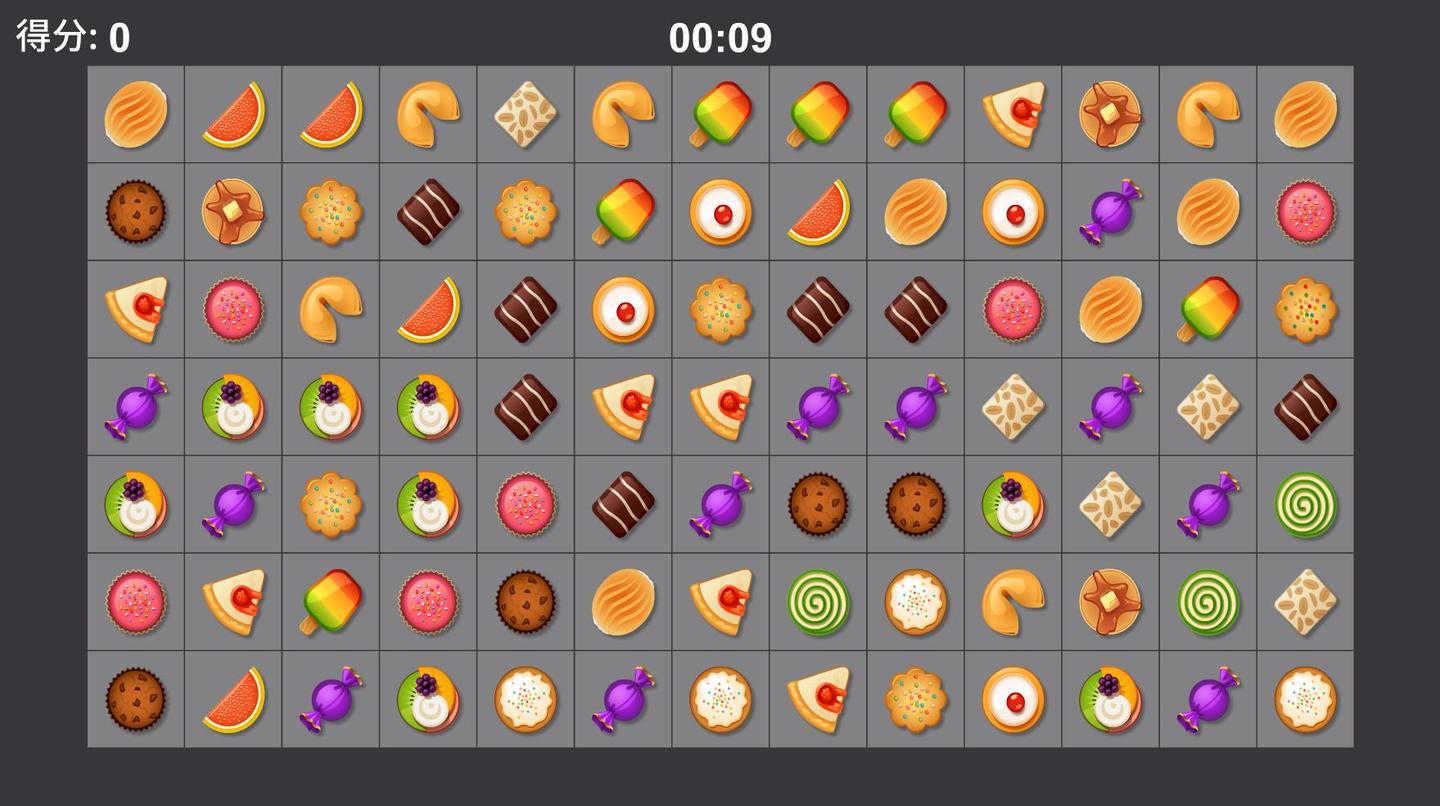The height and width of the screenshot is (806, 1440).
Task: Choose the cherry donut between popsicle and grapefruit
Action: (721, 212)
